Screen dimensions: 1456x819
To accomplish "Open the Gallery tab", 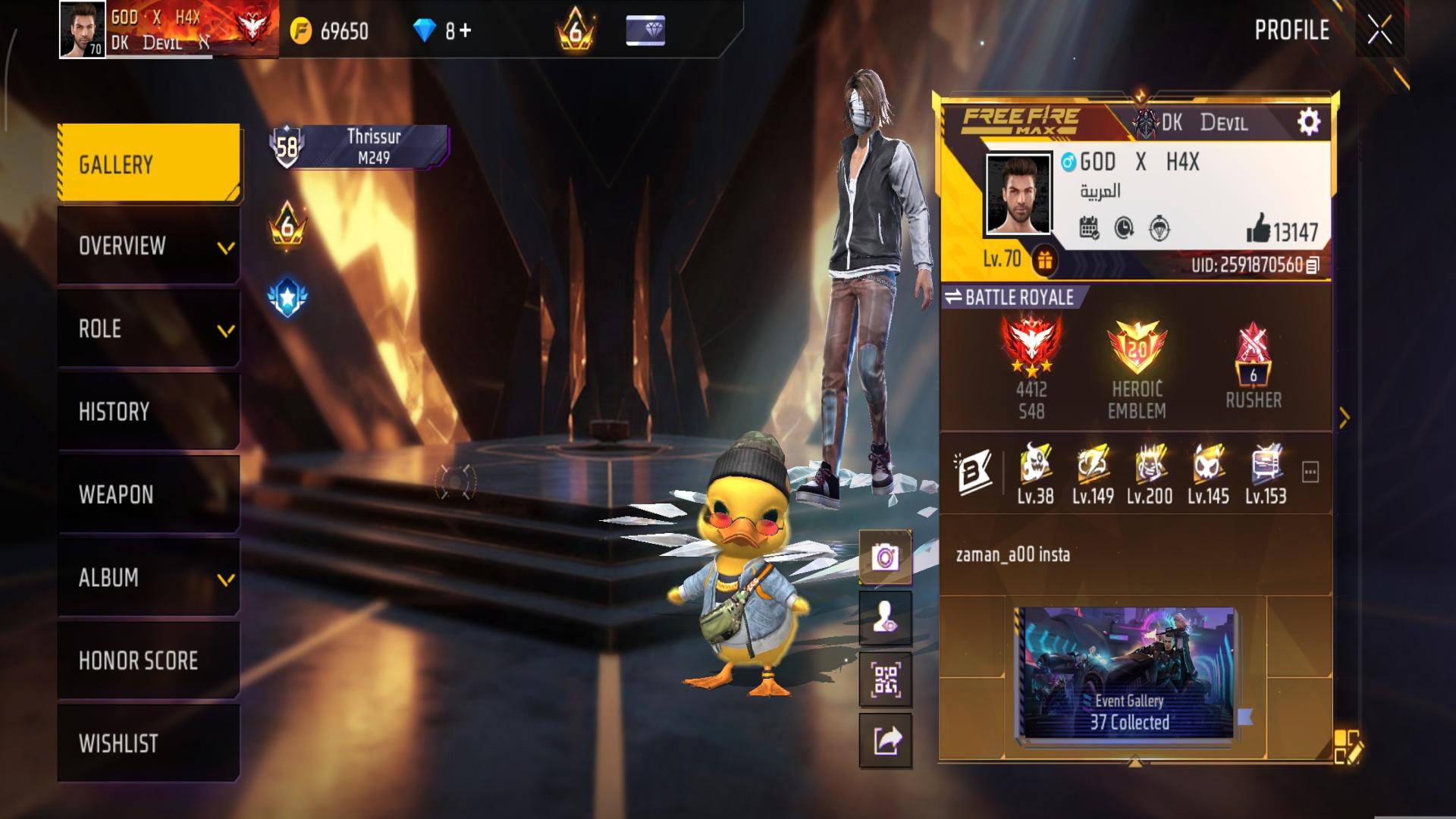I will click(x=149, y=164).
